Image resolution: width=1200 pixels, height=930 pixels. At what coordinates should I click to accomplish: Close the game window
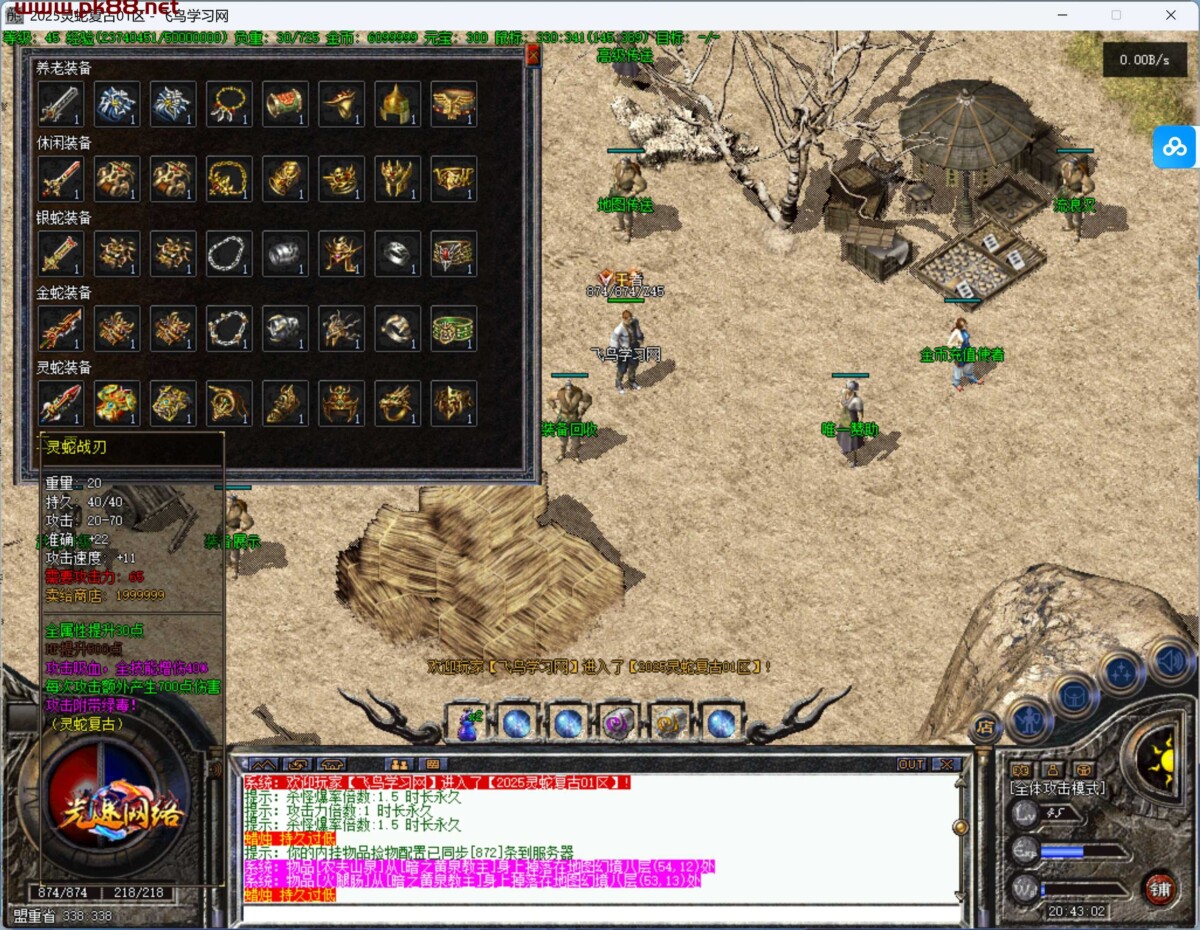[1170, 15]
